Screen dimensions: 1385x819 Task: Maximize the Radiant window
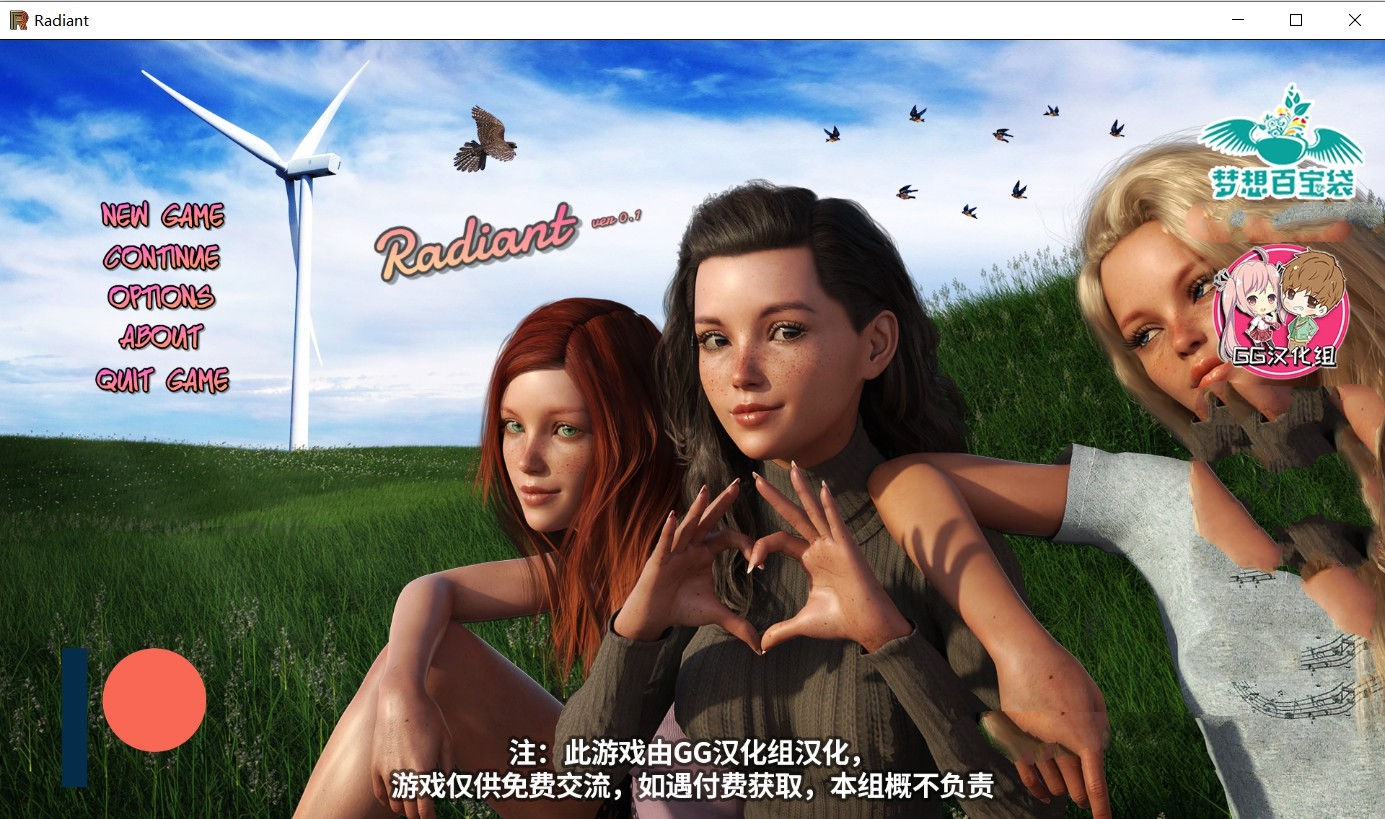(x=1295, y=19)
